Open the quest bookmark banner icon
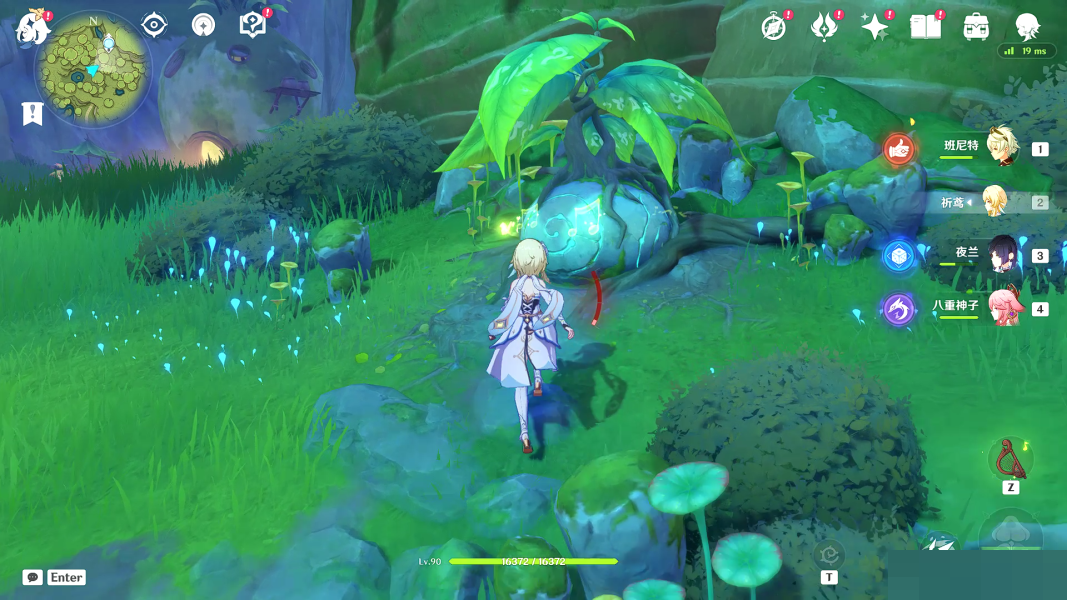Image resolution: width=1067 pixels, height=600 pixels. 33,113
